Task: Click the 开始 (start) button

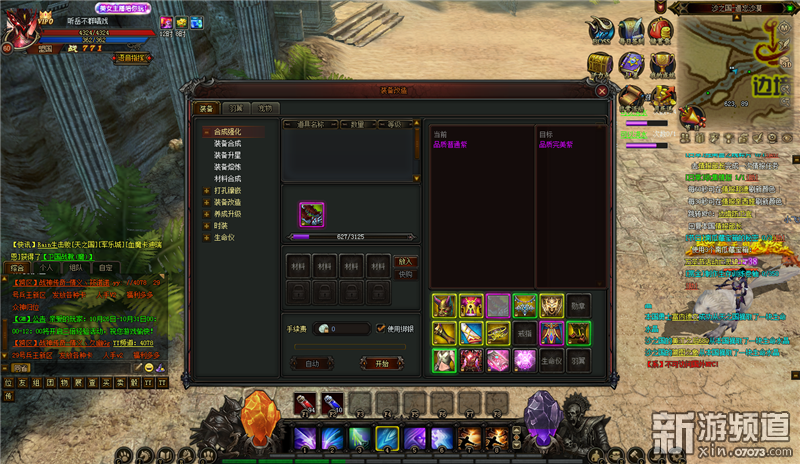Action: tap(381, 364)
